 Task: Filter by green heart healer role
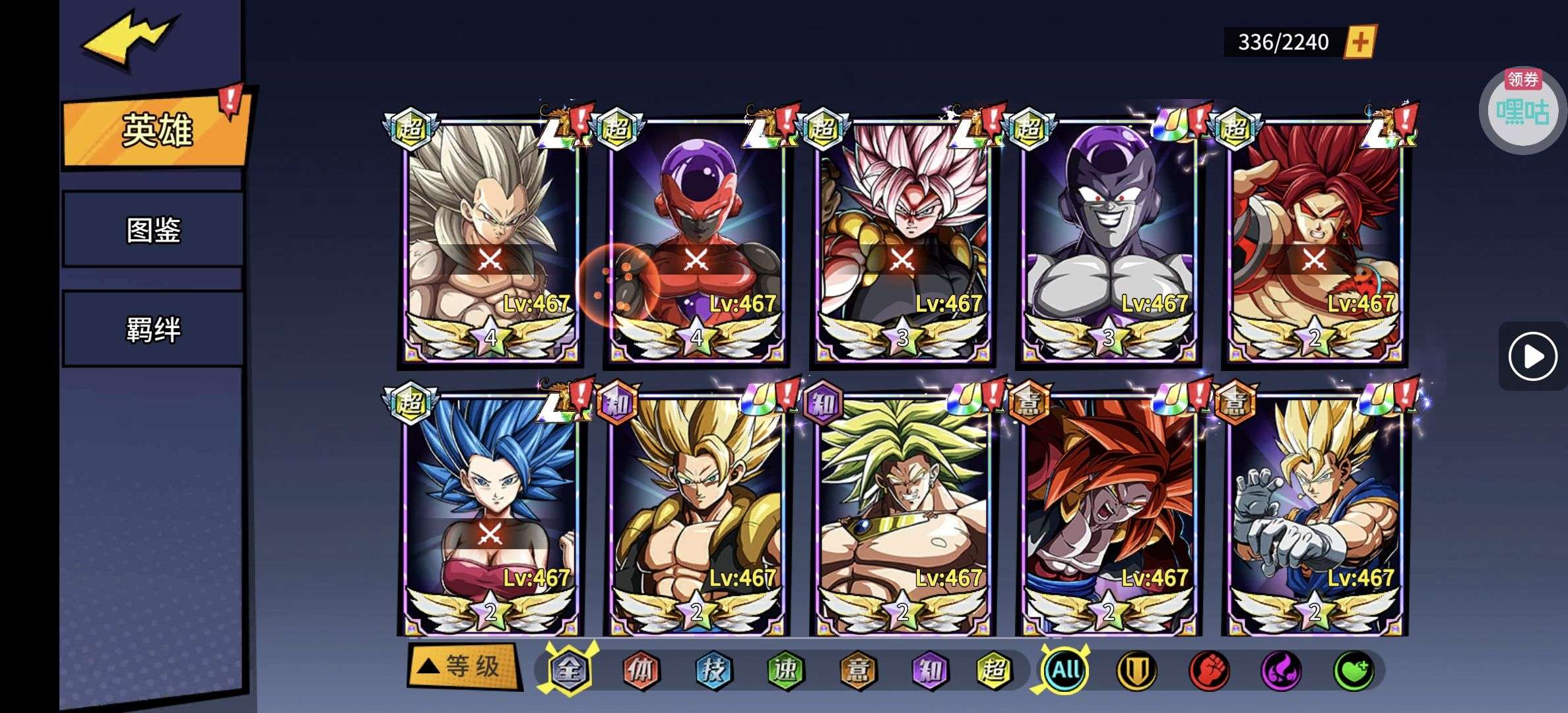(x=1354, y=671)
